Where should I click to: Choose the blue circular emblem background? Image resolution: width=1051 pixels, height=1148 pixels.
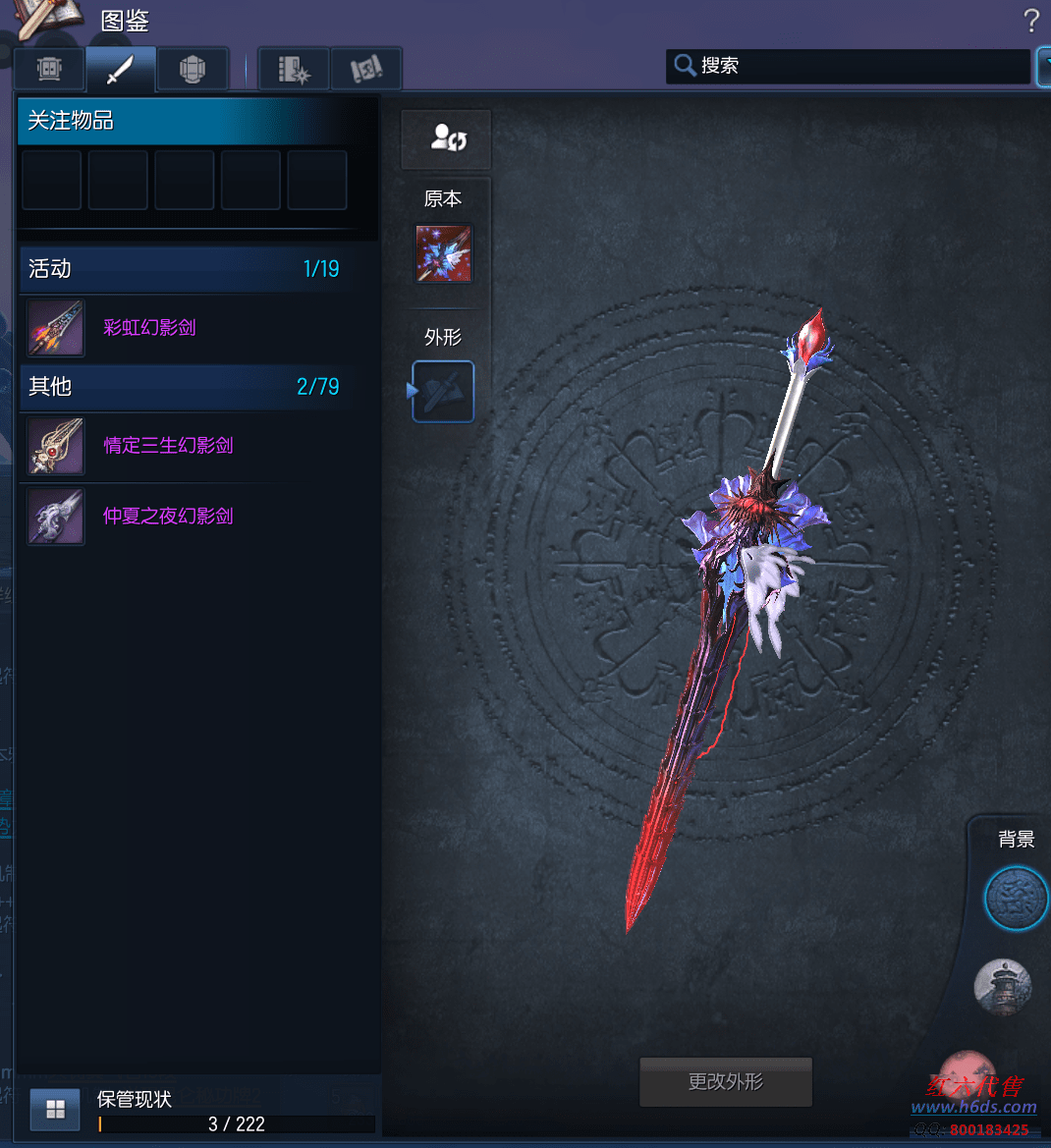pos(1016,899)
